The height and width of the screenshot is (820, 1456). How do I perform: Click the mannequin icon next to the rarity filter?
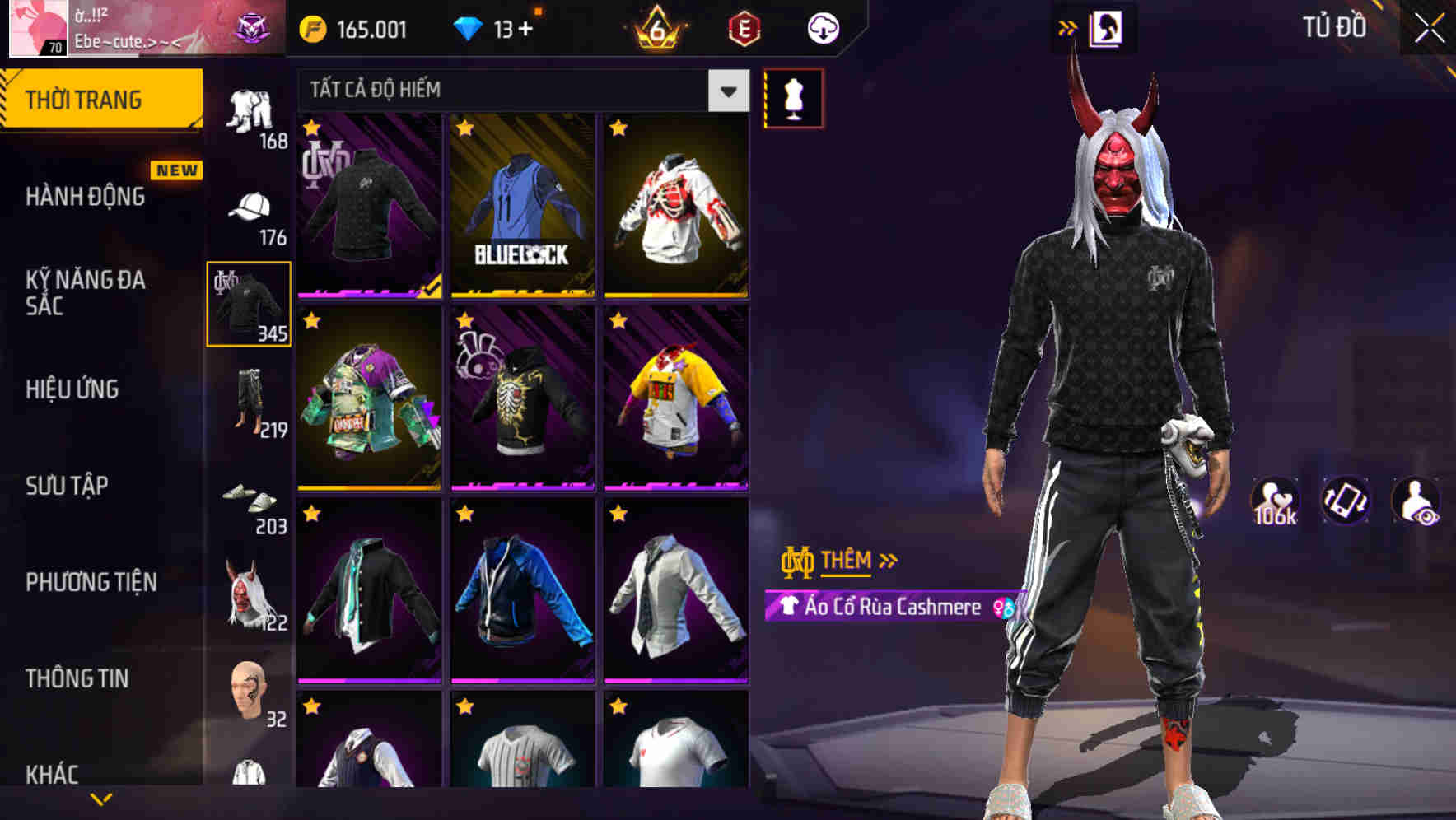click(x=795, y=96)
